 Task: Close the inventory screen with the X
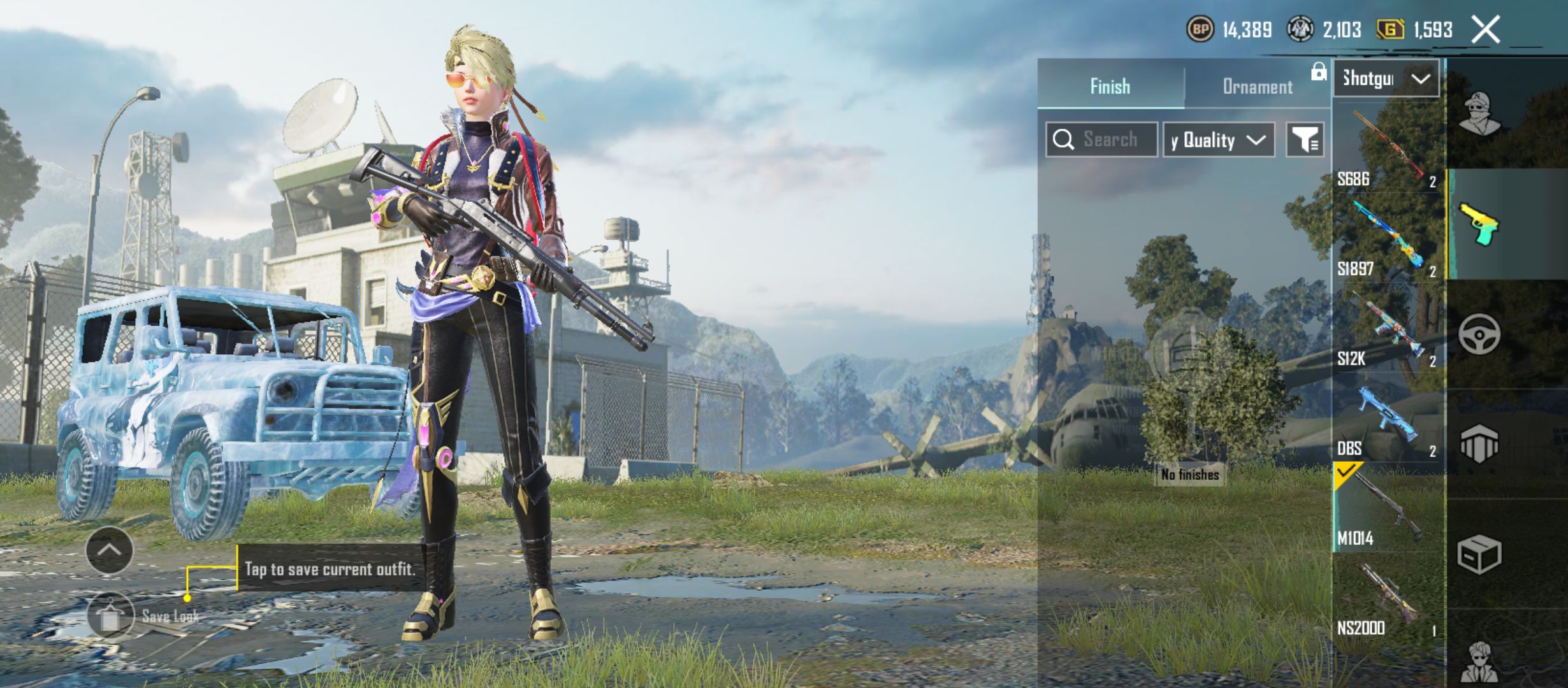tap(1485, 30)
